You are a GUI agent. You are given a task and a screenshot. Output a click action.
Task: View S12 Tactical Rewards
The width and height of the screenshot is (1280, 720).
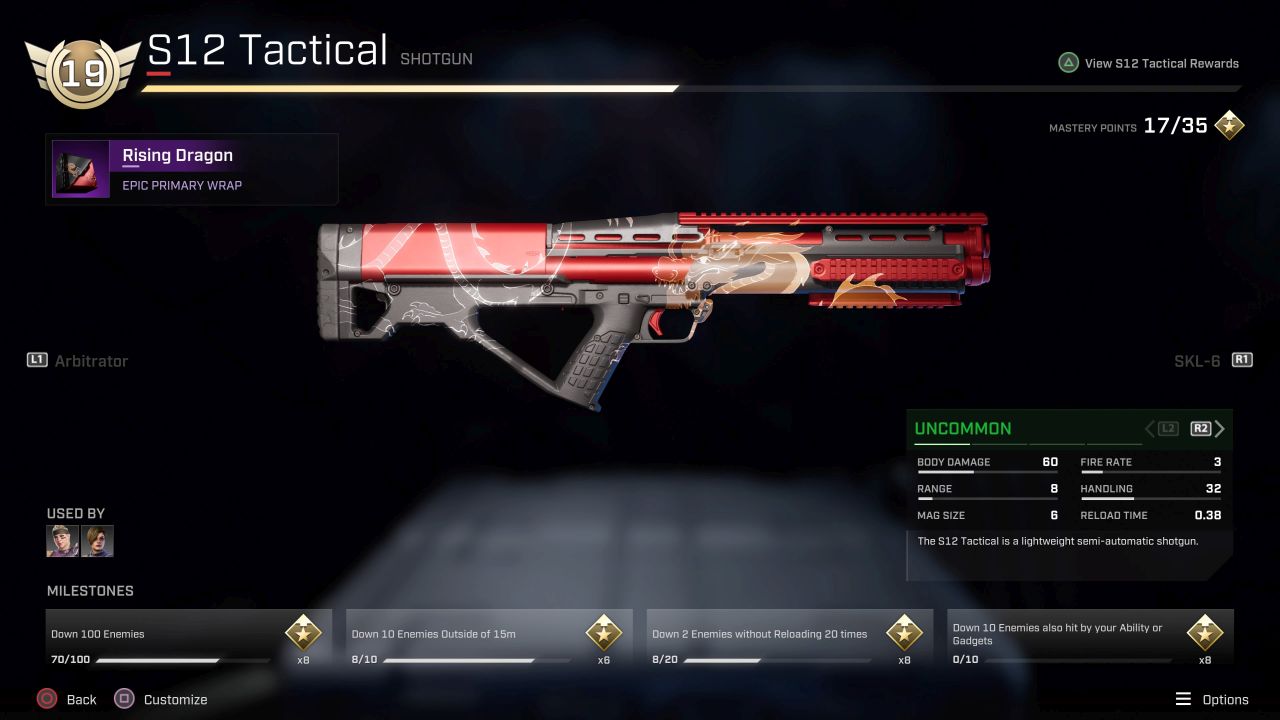tap(1148, 63)
